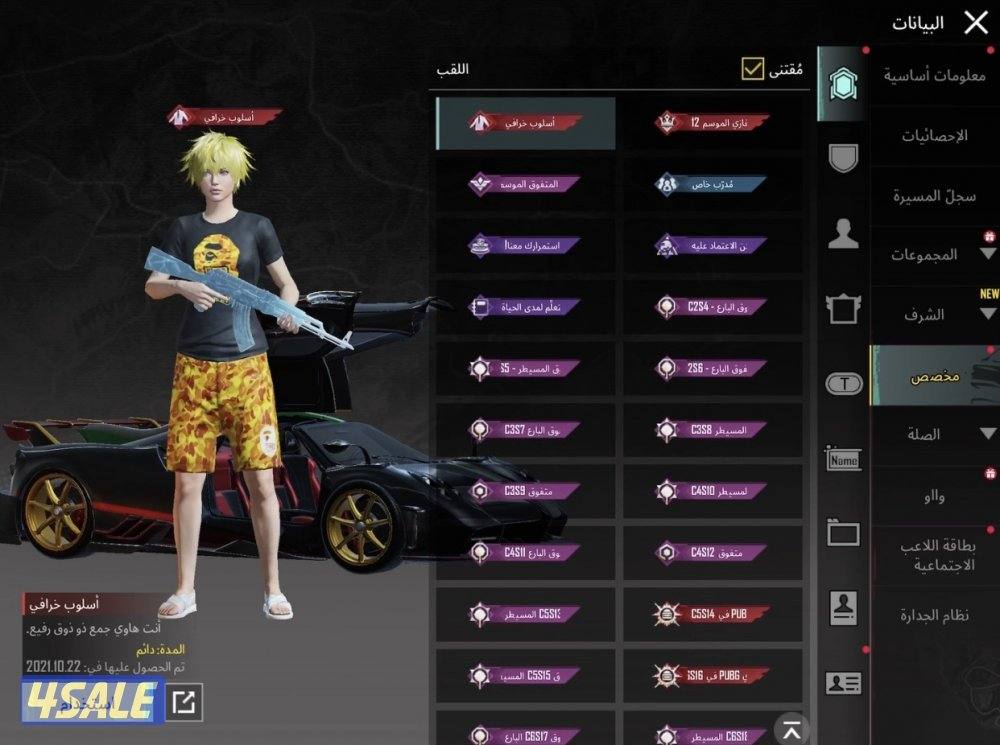The height and width of the screenshot is (745, 1000).
Task: Open the Career Record (سجل المسيرة) section
Action: point(934,196)
